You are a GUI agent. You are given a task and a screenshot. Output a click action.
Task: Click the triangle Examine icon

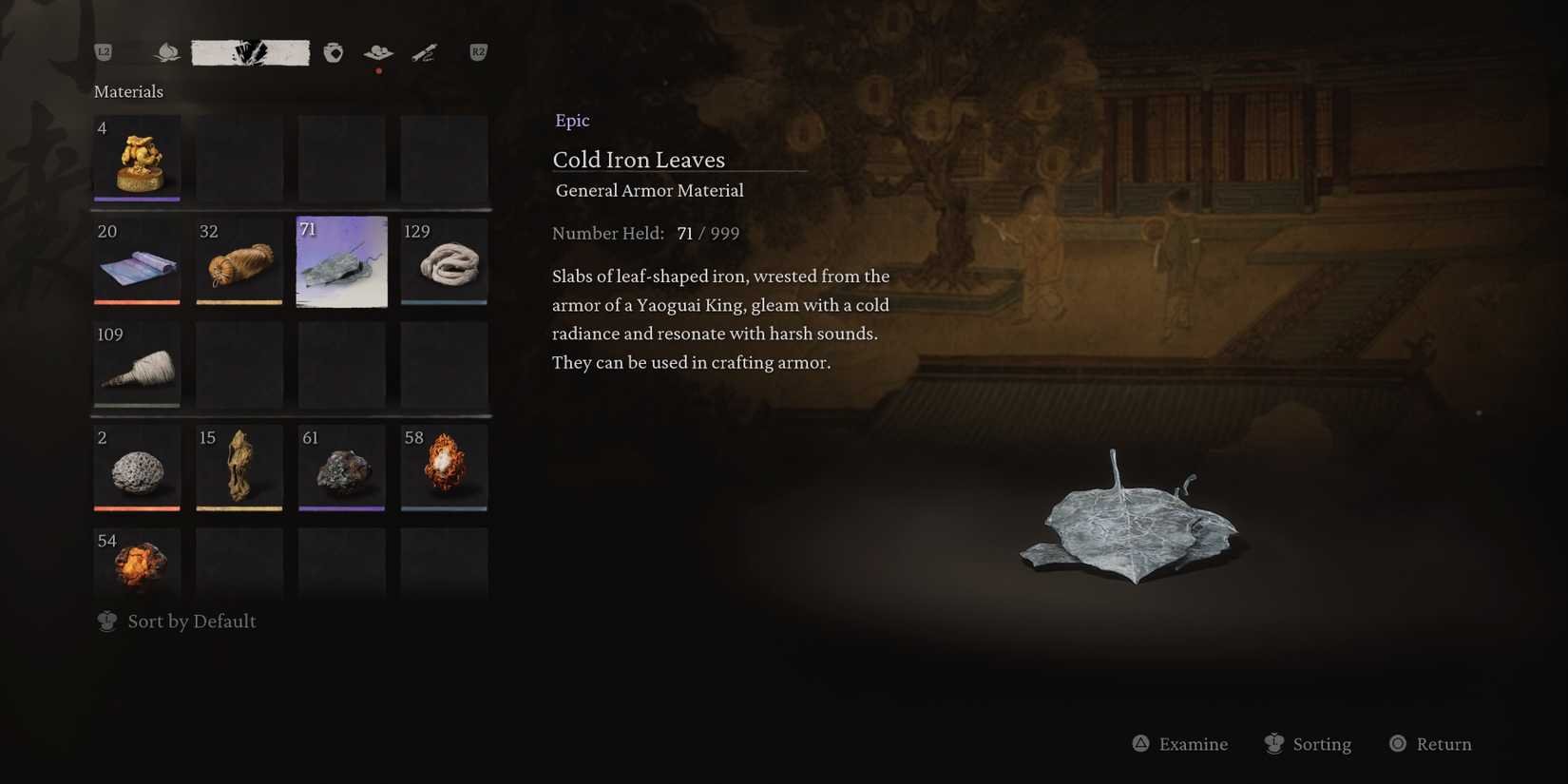[1140, 744]
